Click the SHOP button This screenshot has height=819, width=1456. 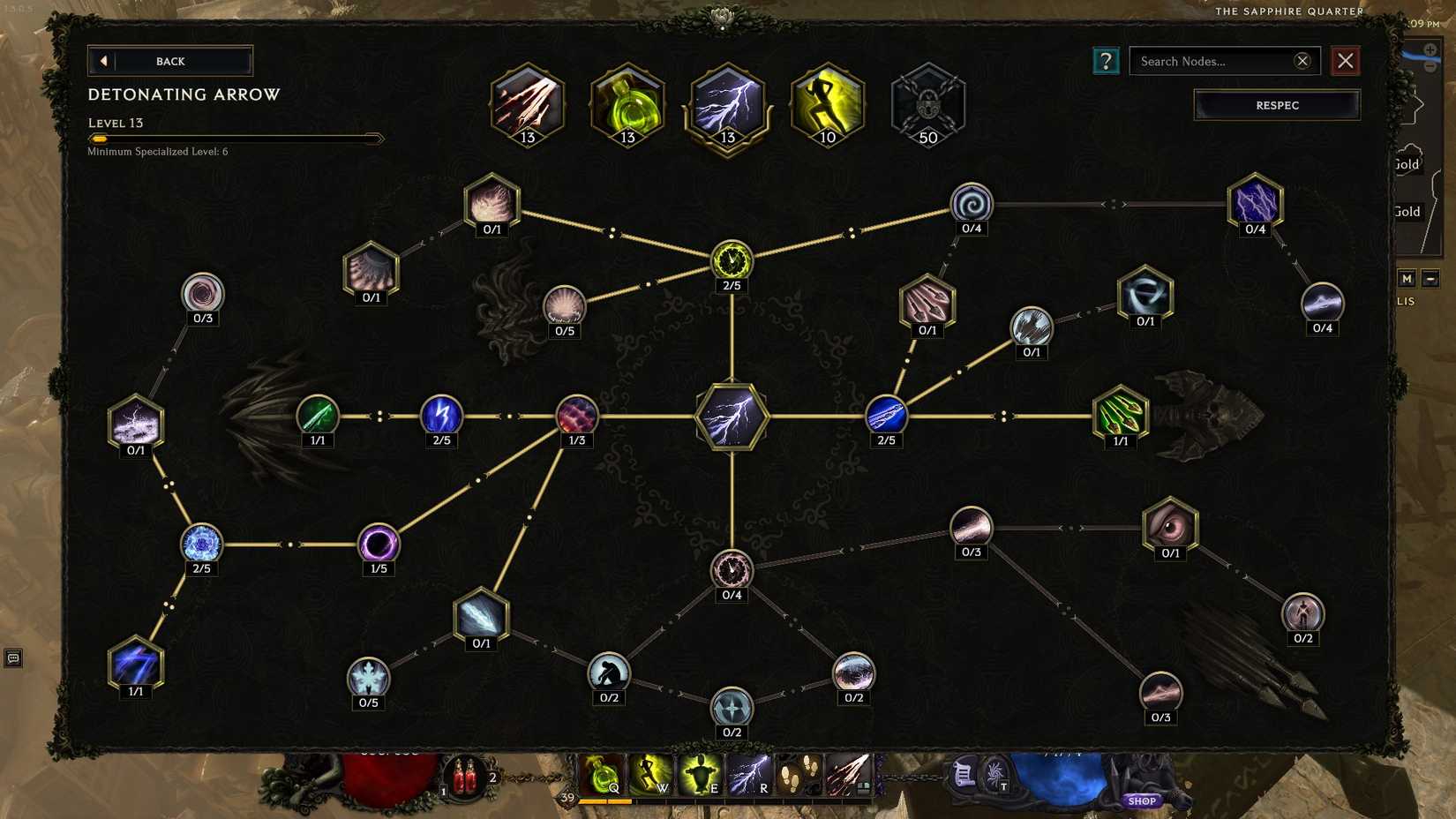point(1142,800)
